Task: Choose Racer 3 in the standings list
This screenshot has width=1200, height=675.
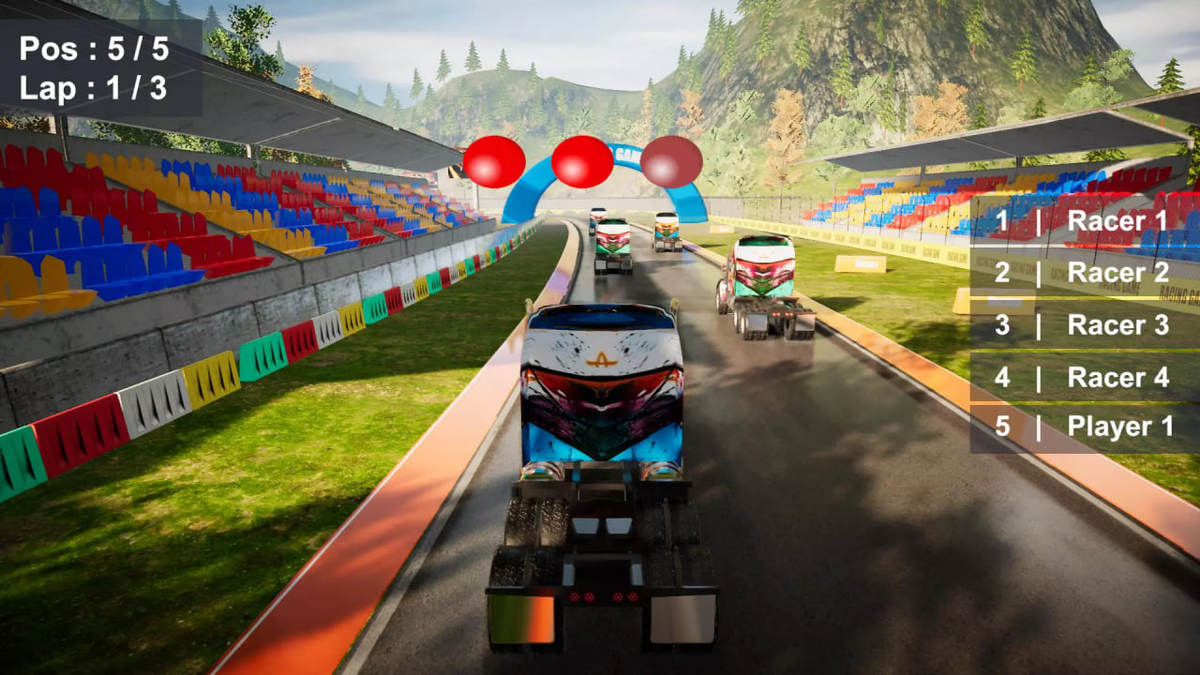Action: point(1085,325)
